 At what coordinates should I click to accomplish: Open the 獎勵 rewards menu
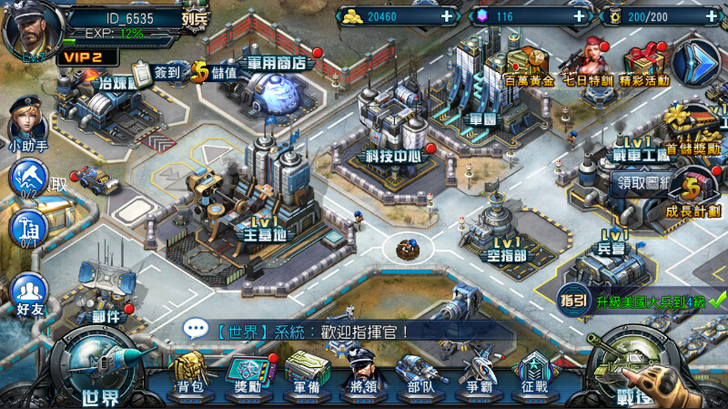pyautogui.click(x=247, y=374)
